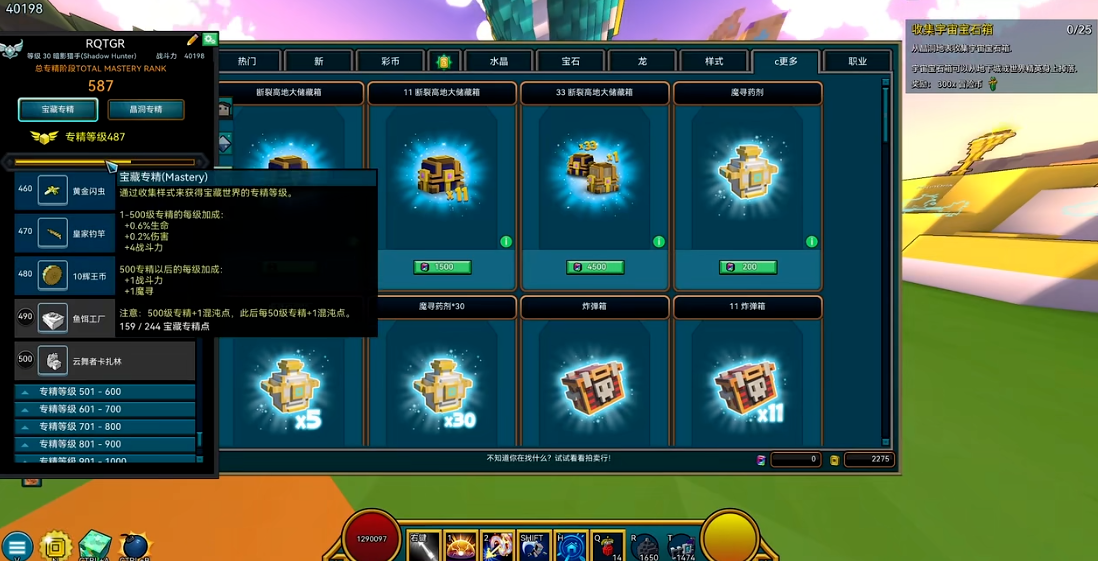Switch to the 职业 tab
1098x561 pixels.
click(857, 62)
